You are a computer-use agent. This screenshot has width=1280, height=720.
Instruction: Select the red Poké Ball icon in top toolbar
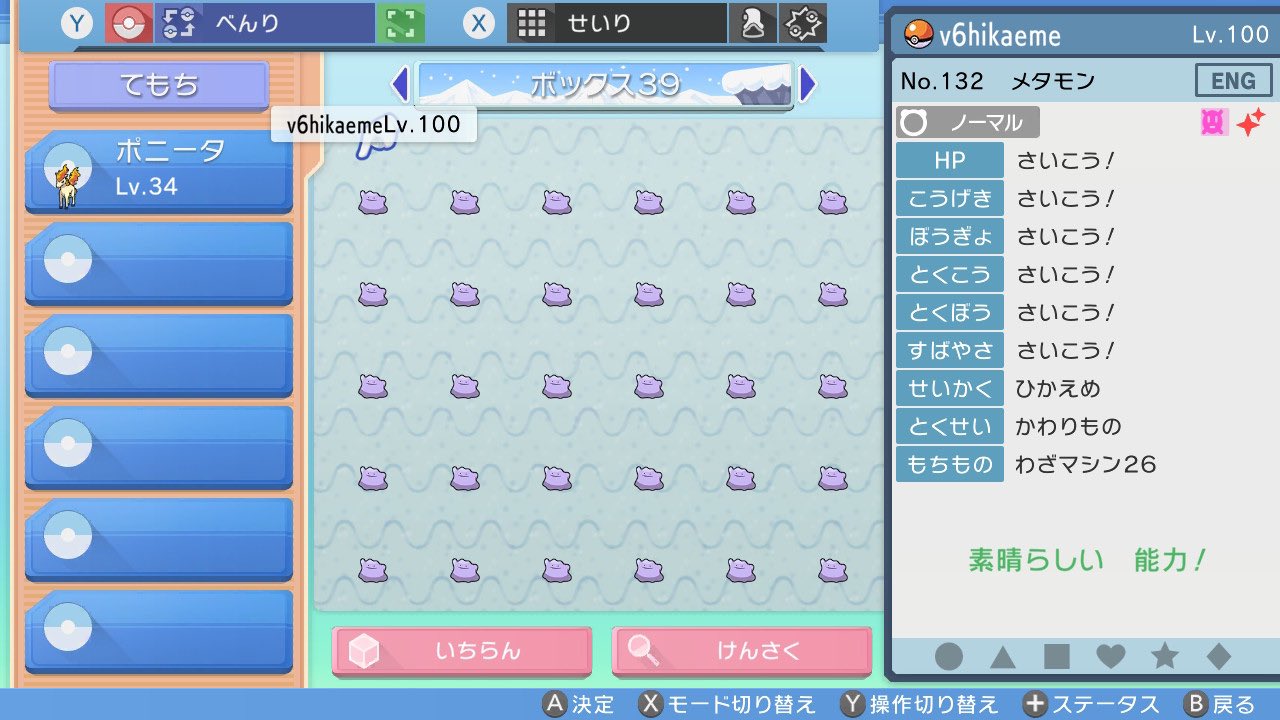pos(131,22)
